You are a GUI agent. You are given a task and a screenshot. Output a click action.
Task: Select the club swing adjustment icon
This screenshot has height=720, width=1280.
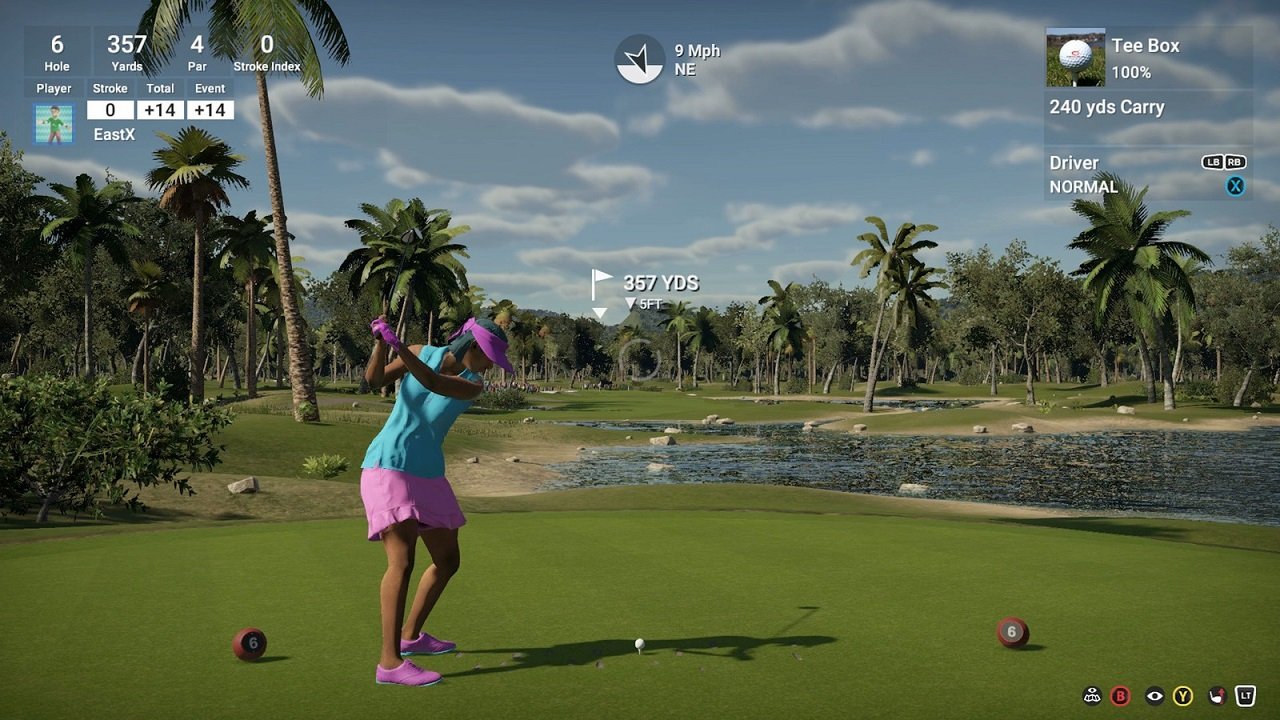1218,695
